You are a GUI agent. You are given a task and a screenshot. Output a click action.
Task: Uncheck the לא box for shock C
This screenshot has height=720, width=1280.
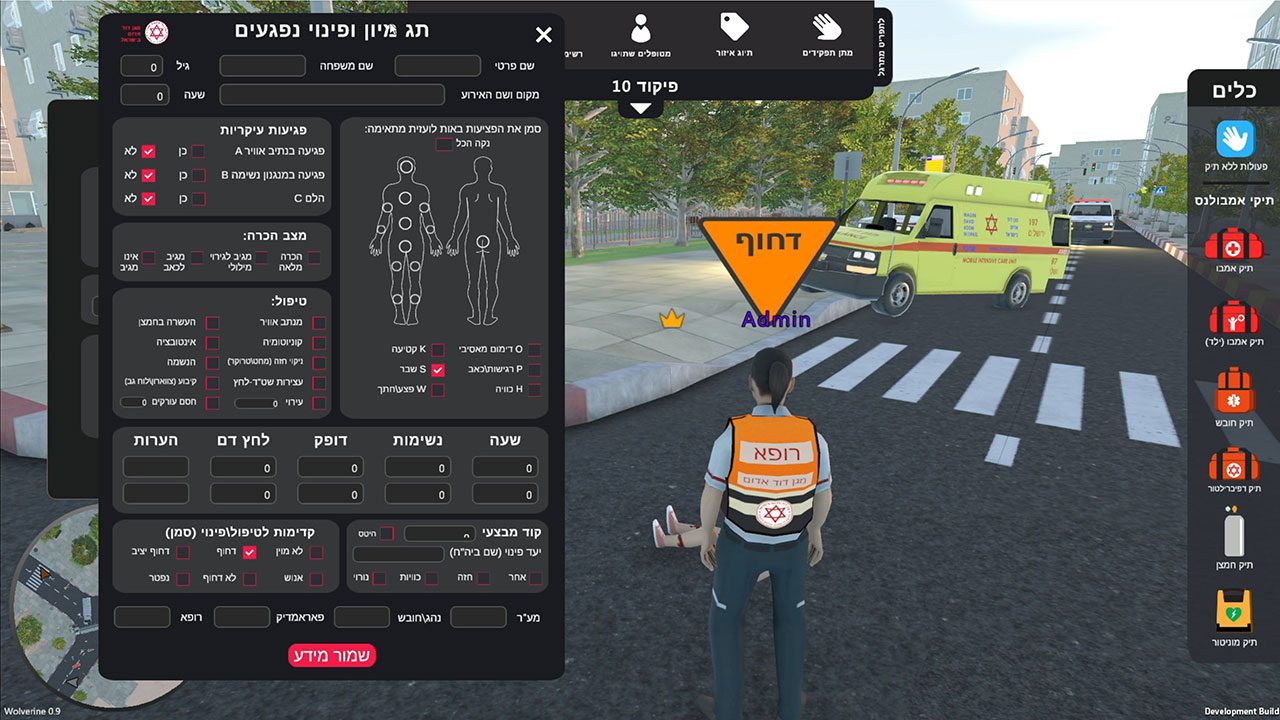click(x=148, y=199)
